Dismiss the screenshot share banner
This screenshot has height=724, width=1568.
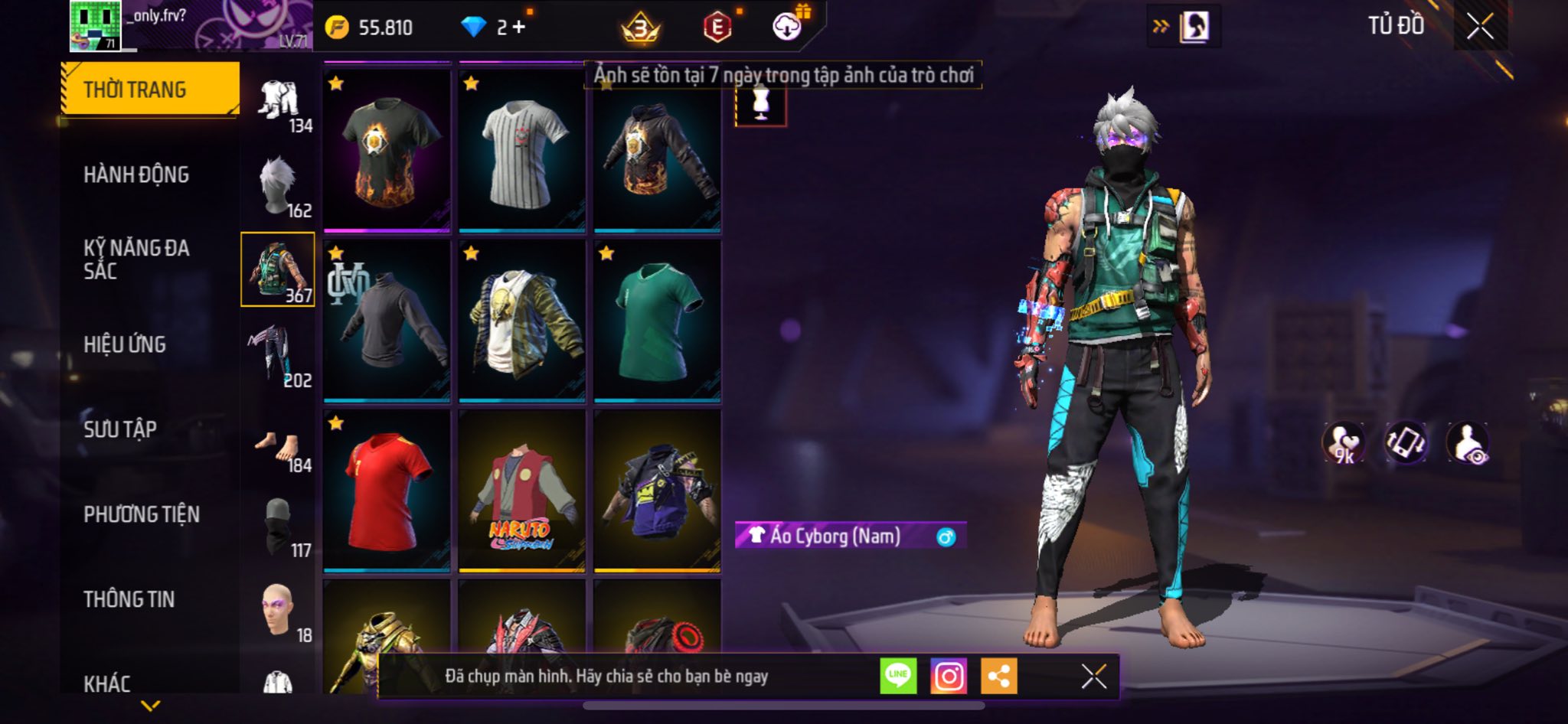[x=1093, y=677]
